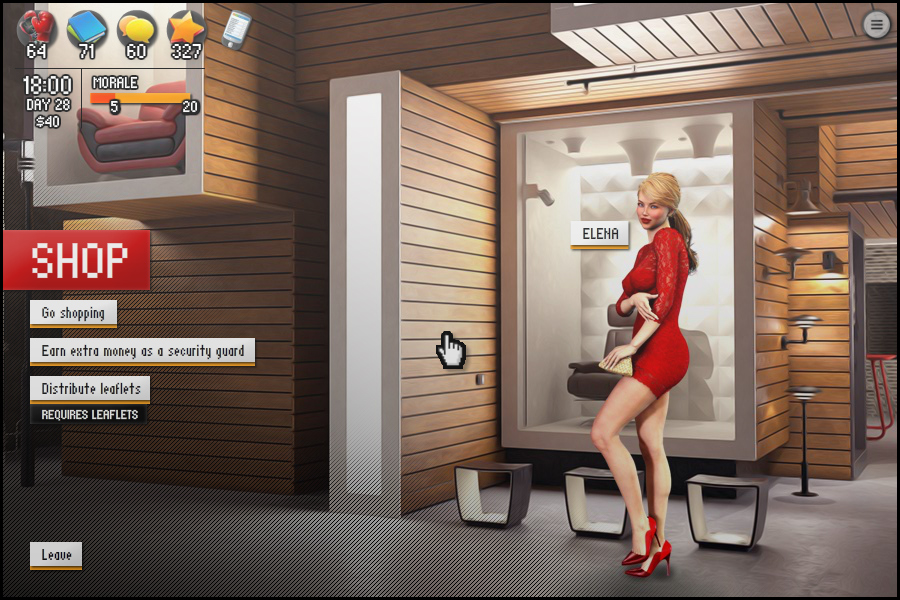Select Earn extra money as a security guard
The height and width of the screenshot is (600, 900).
coord(142,351)
